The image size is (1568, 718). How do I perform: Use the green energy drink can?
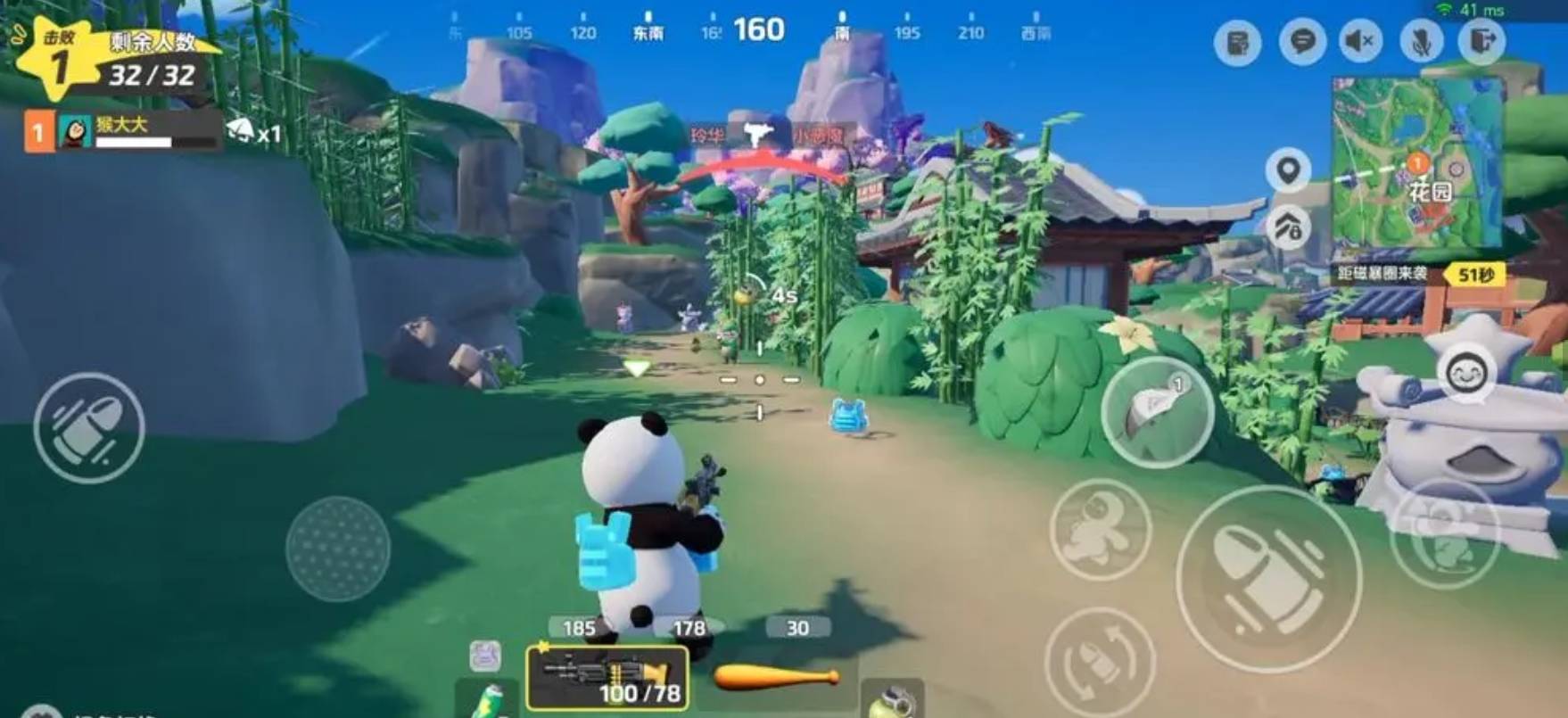(487, 700)
